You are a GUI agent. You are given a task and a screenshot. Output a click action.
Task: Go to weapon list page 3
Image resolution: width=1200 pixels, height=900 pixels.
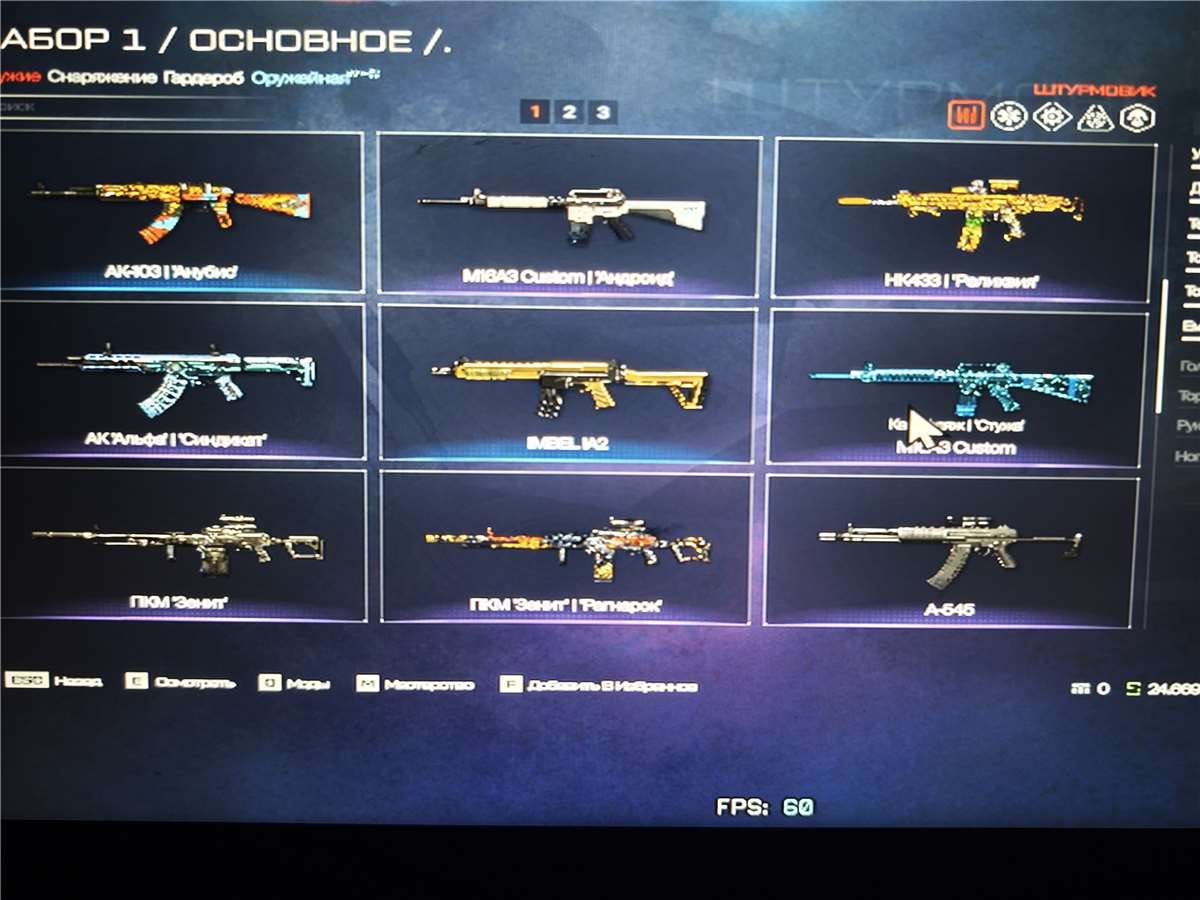pos(602,112)
